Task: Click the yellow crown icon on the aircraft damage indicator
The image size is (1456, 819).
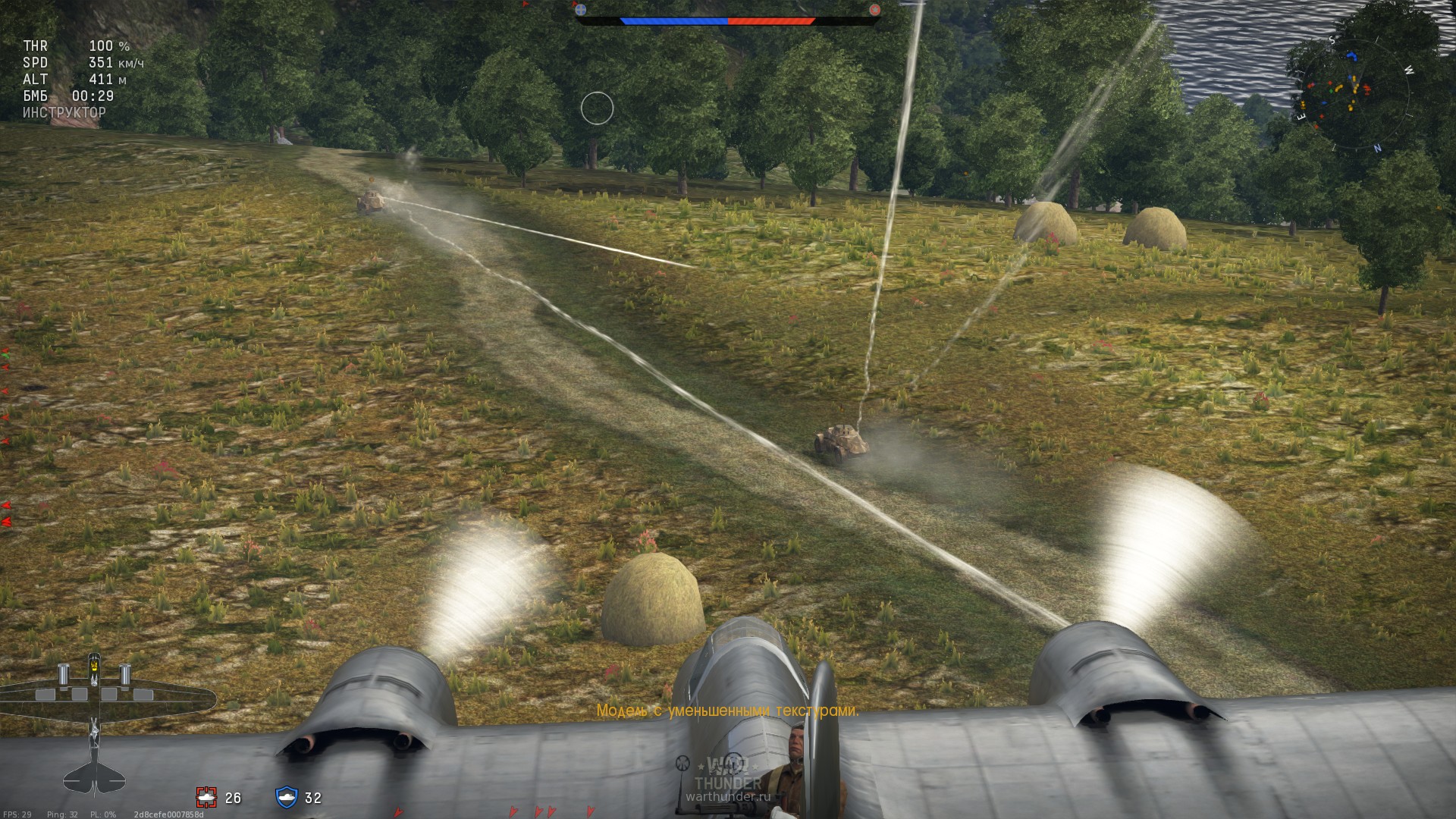Action: tap(93, 665)
